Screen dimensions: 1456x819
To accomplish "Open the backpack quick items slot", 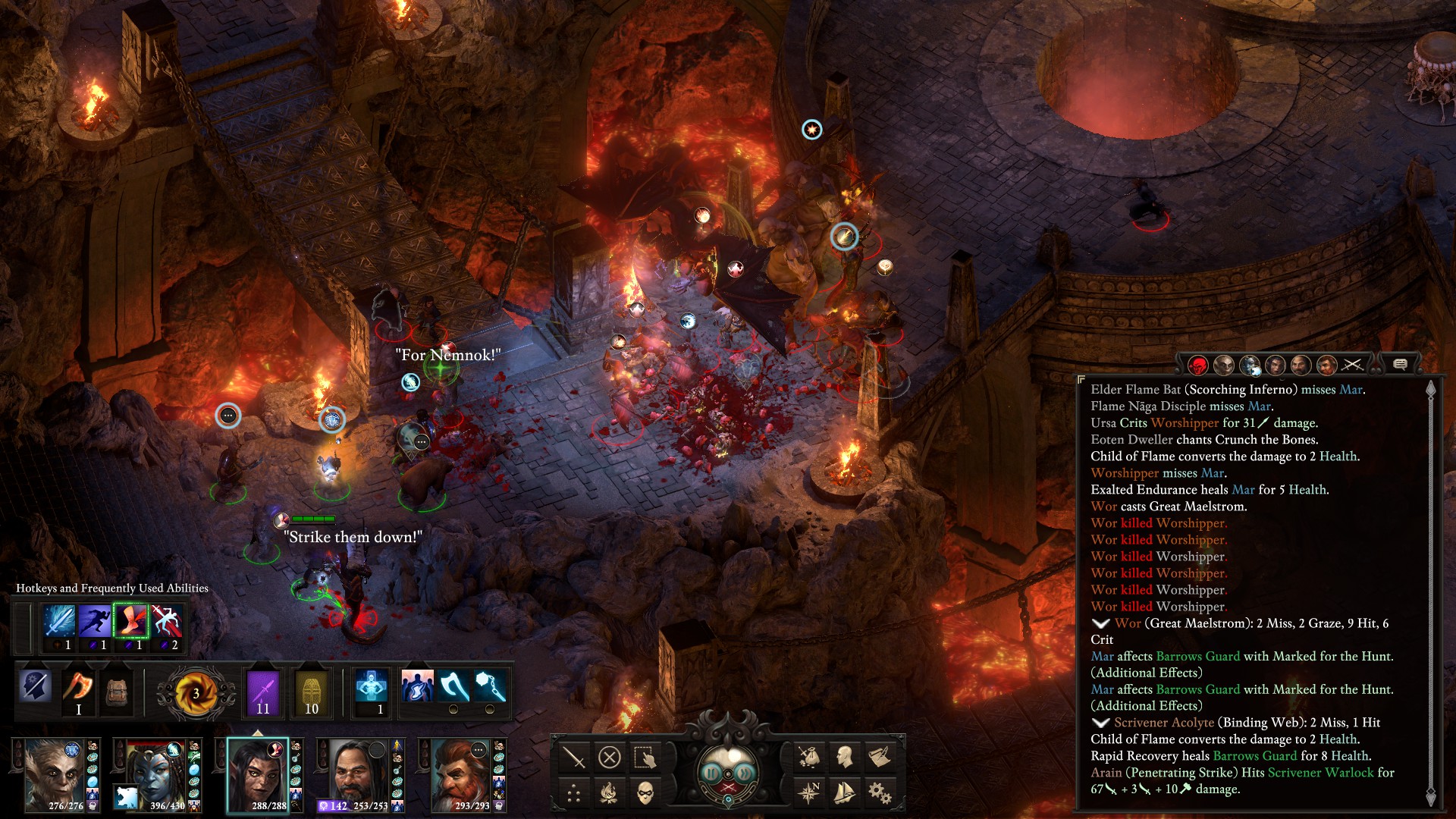I will coord(116,690).
